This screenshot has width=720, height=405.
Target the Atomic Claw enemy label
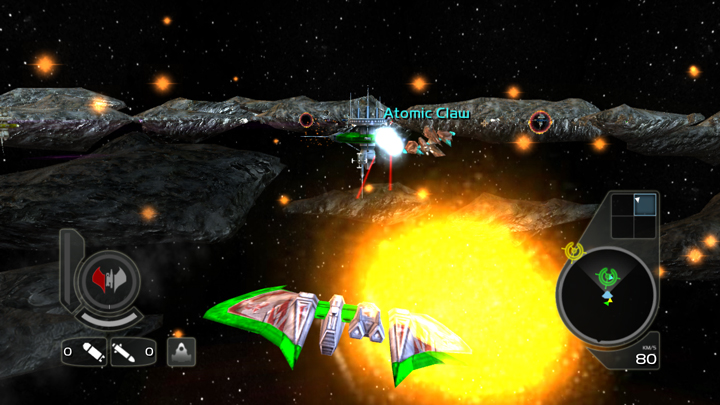click(x=427, y=114)
